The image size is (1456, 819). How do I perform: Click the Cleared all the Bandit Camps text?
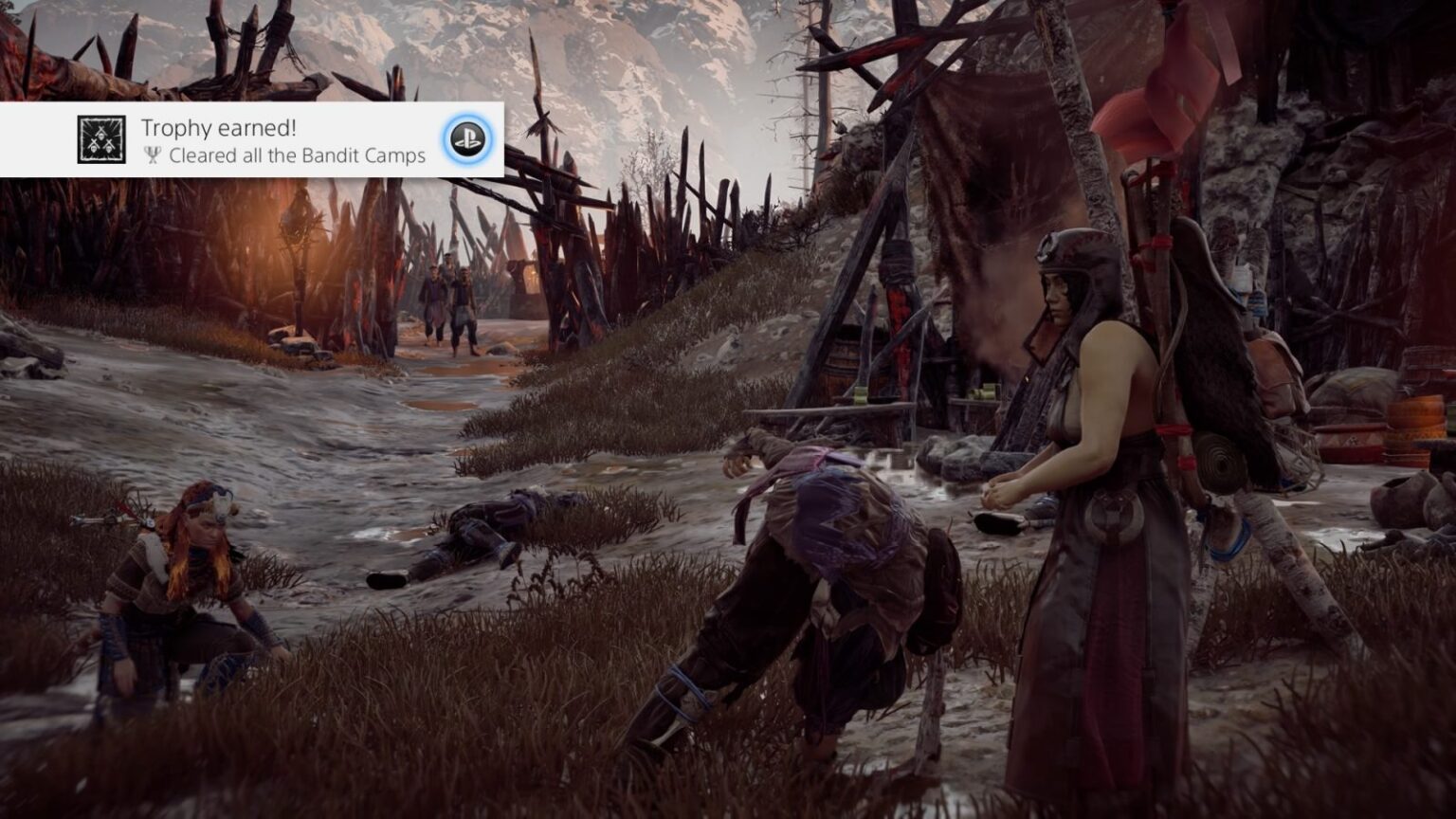[x=299, y=157]
